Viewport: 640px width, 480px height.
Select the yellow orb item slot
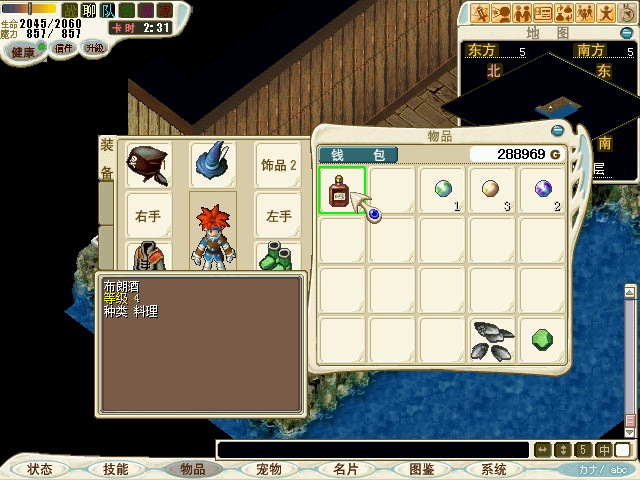coord(493,190)
